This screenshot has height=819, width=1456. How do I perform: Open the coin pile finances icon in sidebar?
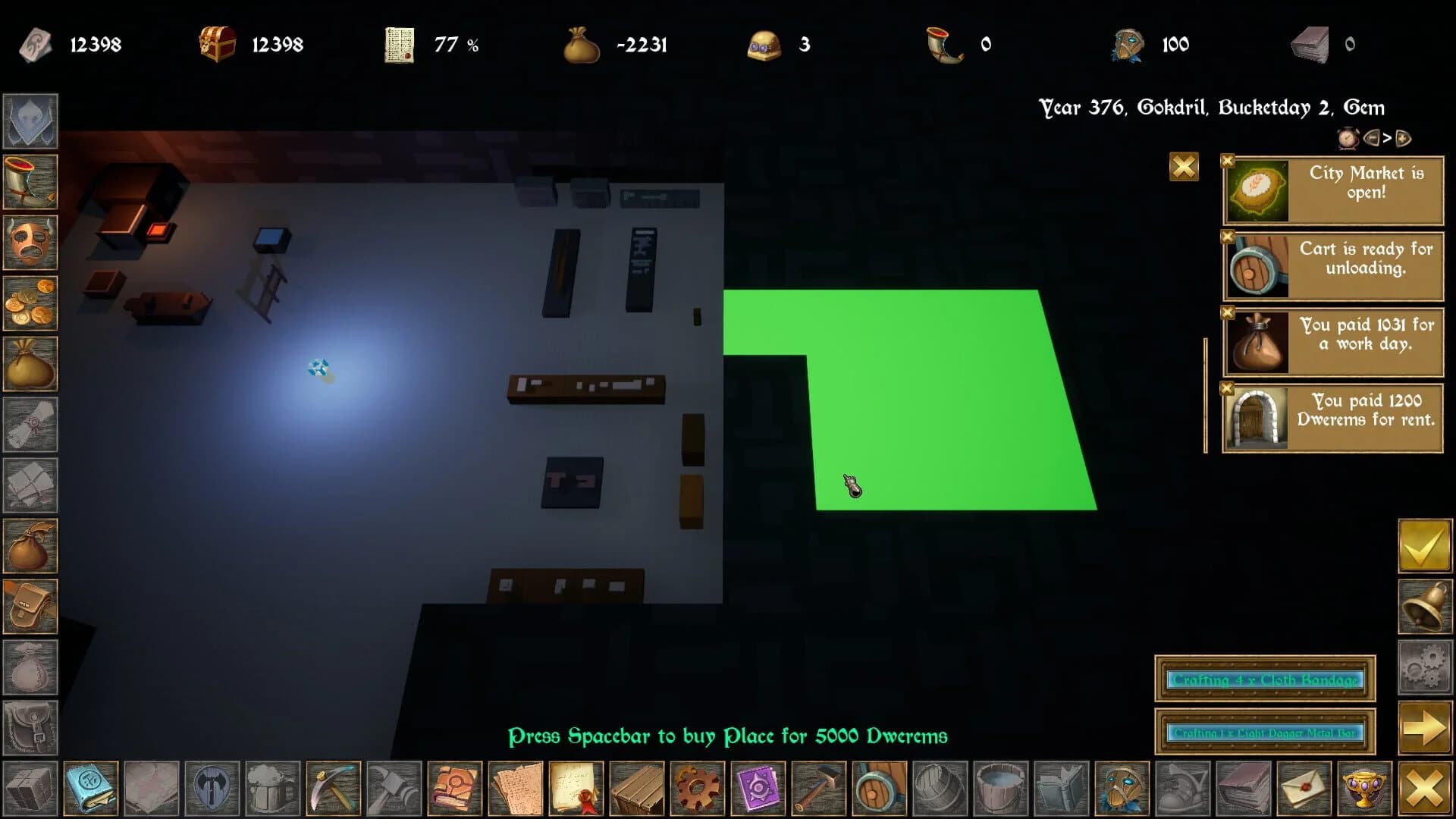(x=30, y=303)
